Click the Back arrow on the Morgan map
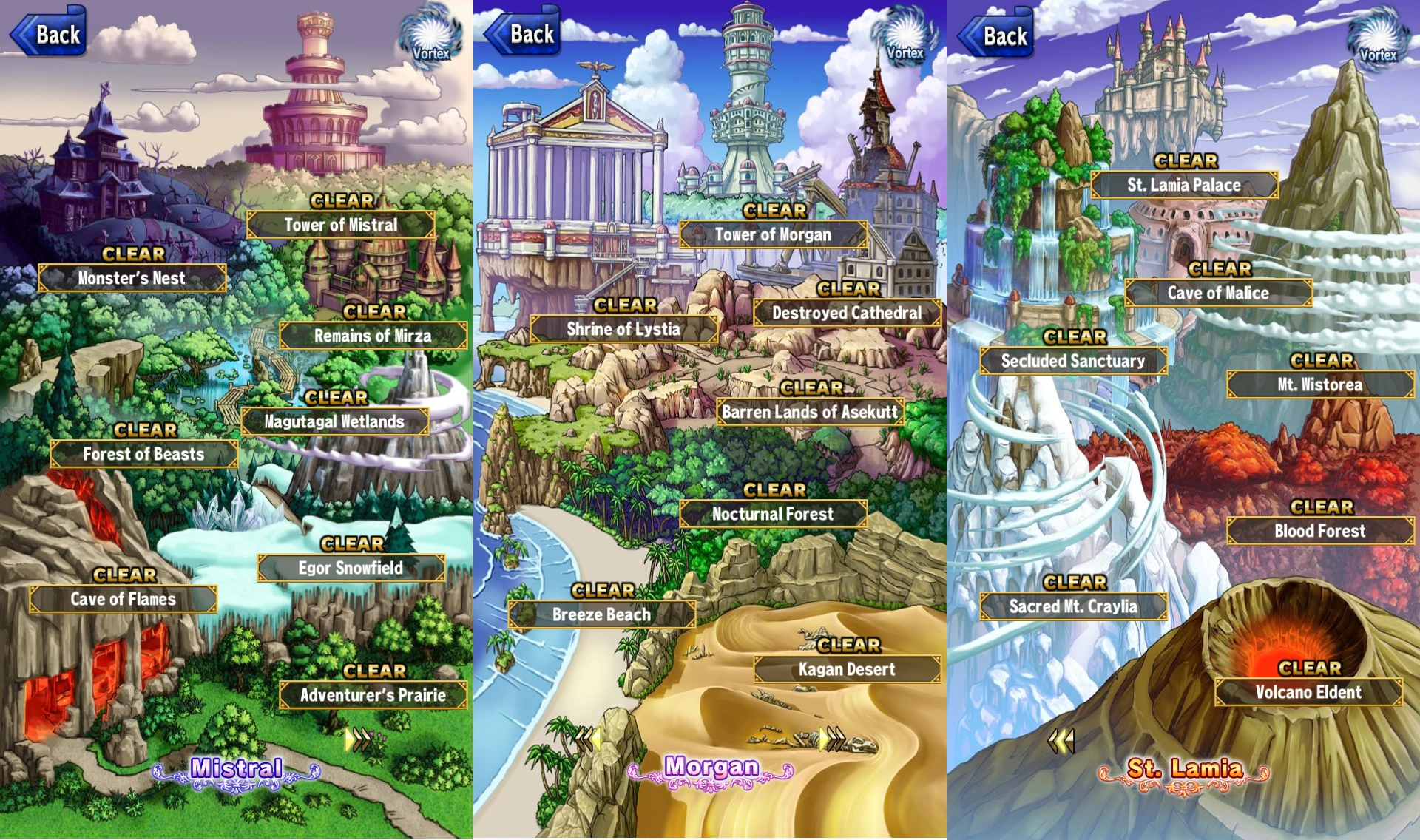Screen dimensions: 1420x840 pyautogui.click(x=521, y=33)
